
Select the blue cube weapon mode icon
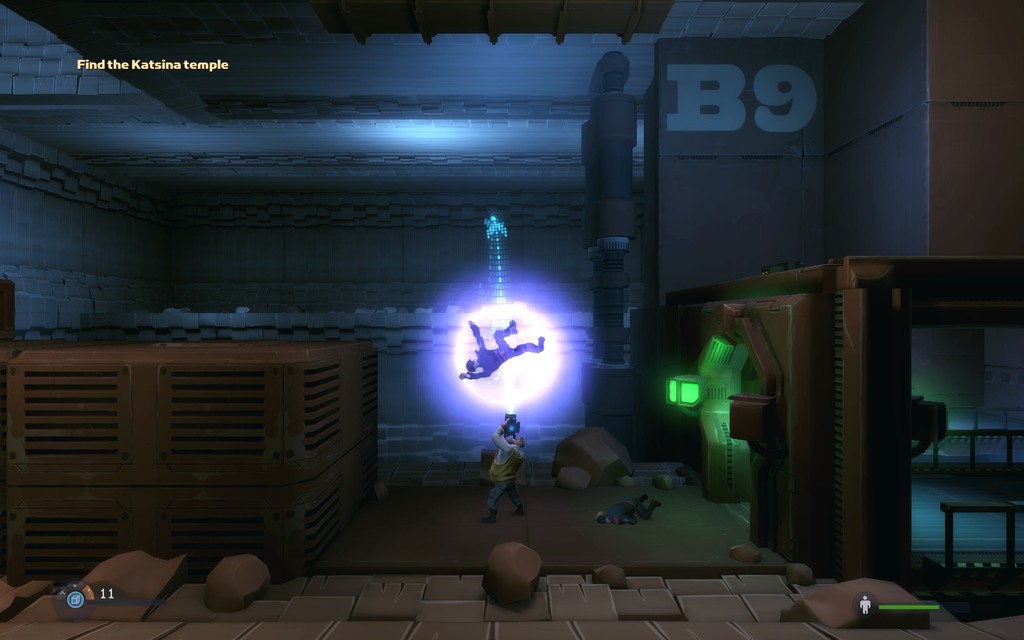[74, 599]
